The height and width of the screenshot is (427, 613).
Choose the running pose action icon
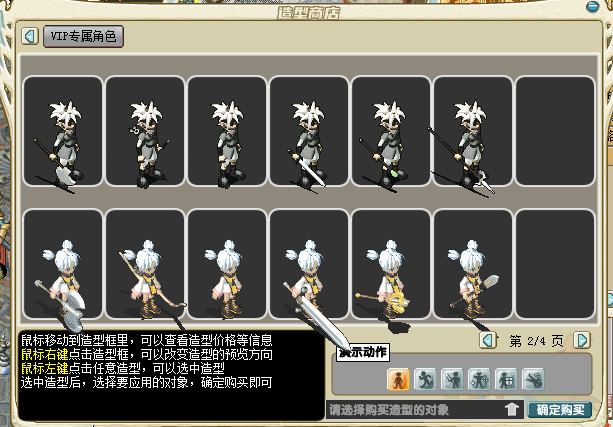click(x=424, y=378)
